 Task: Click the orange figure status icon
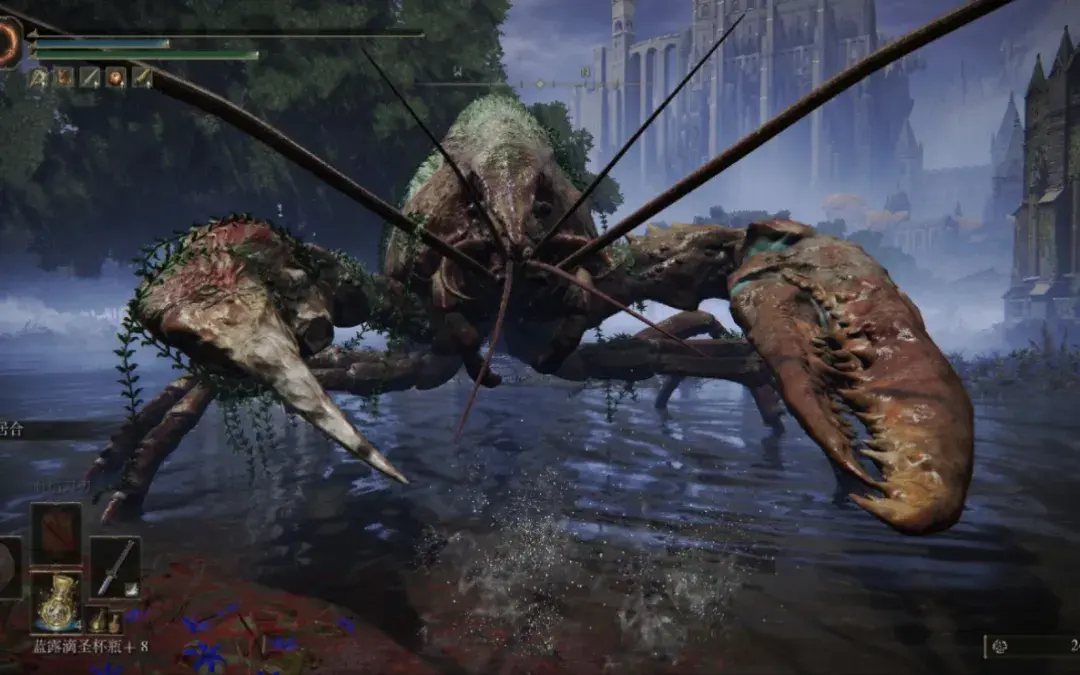point(64,77)
